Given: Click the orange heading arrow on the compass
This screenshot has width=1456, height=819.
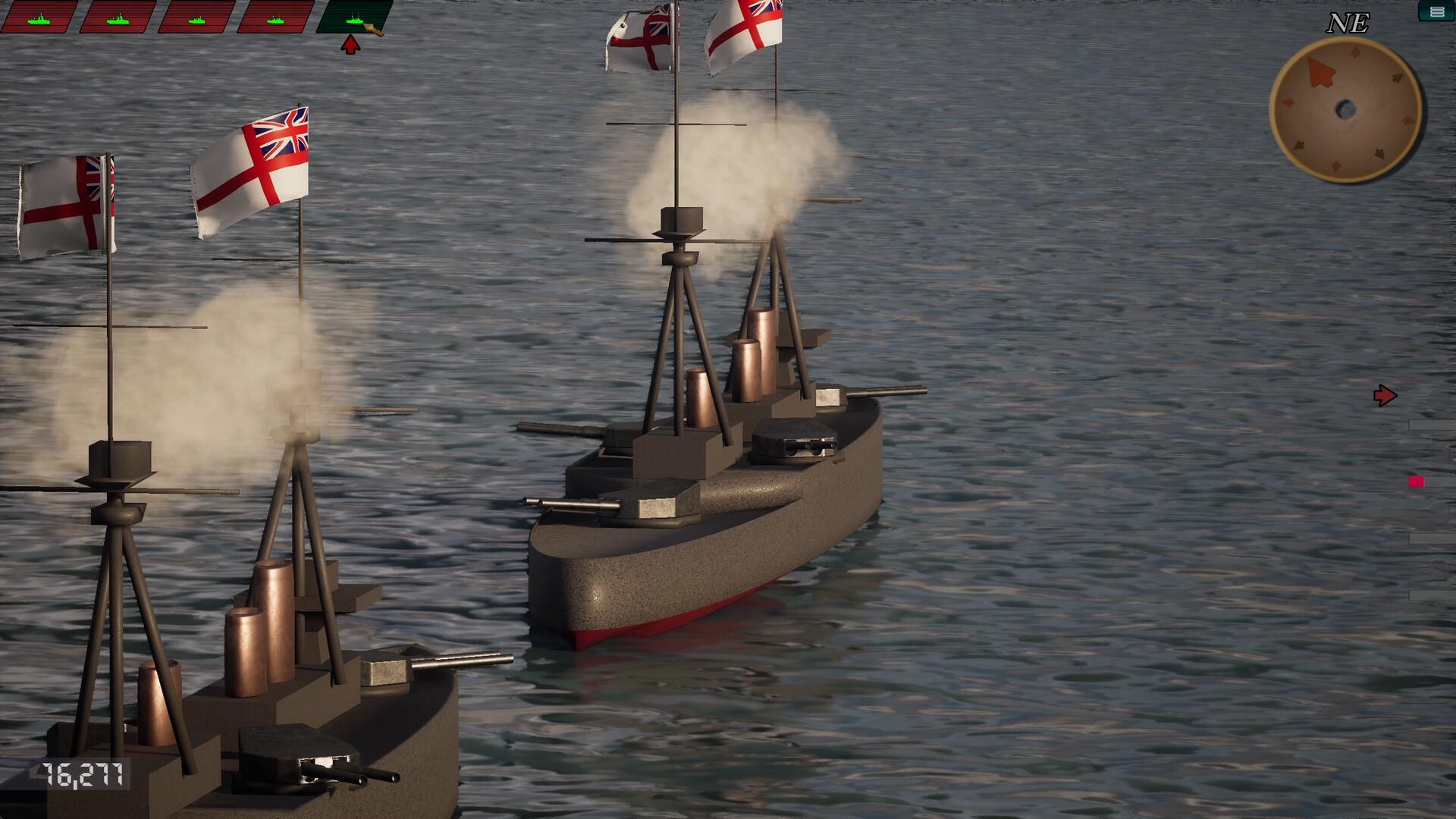Looking at the screenshot, I should (1322, 73).
